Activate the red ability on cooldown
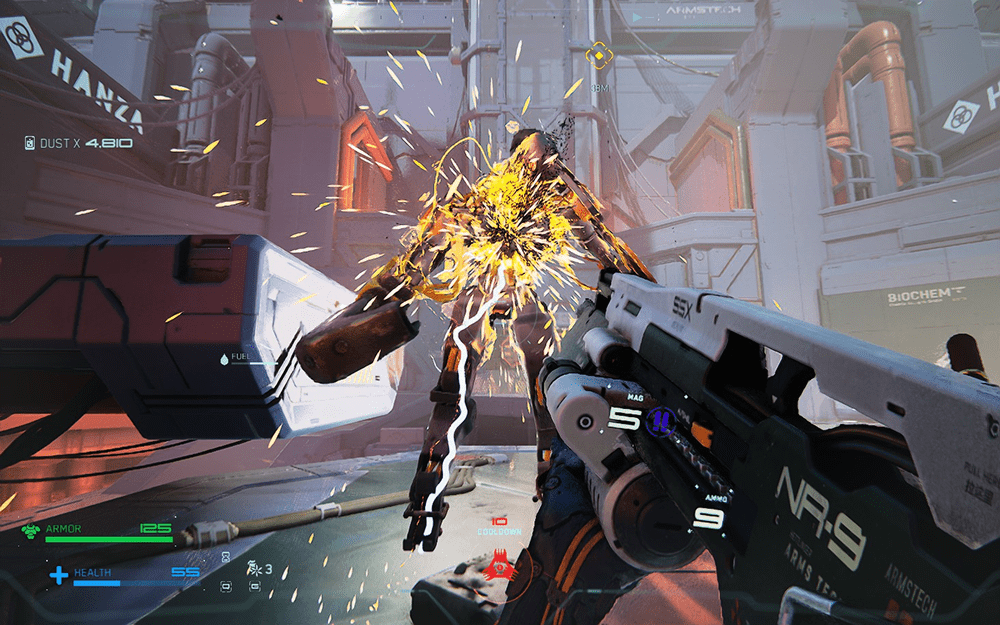This screenshot has height=625, width=1000. pos(493,569)
